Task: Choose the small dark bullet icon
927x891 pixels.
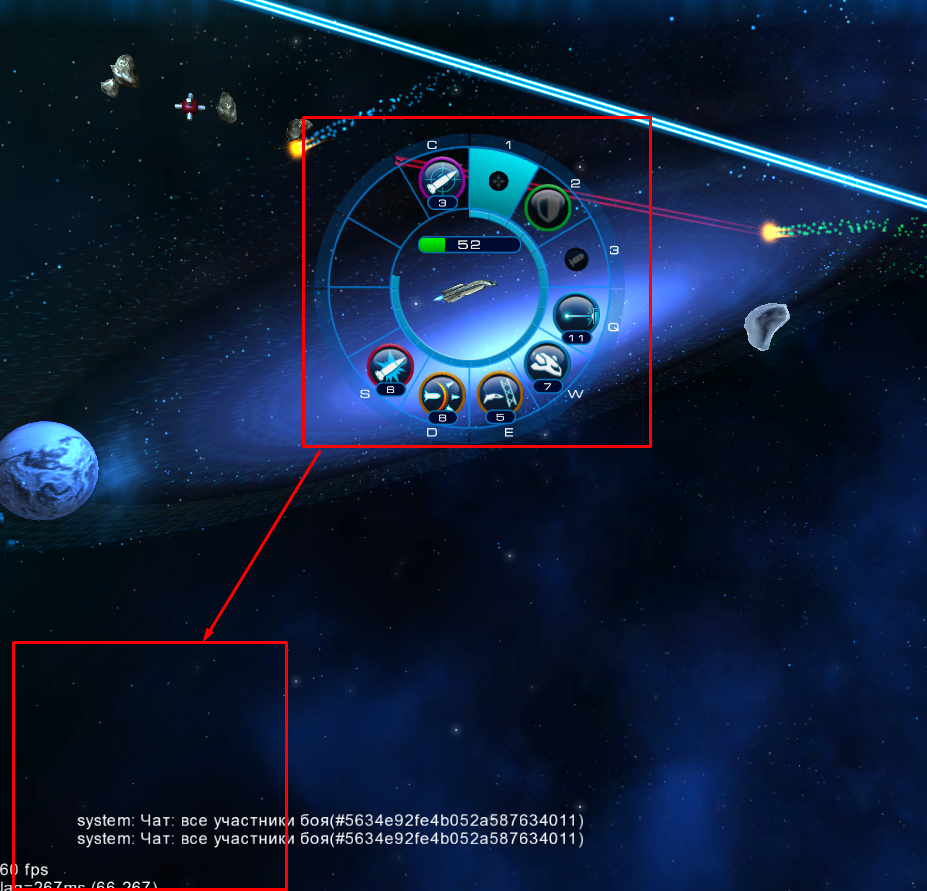Action: pyautogui.click(x=576, y=259)
